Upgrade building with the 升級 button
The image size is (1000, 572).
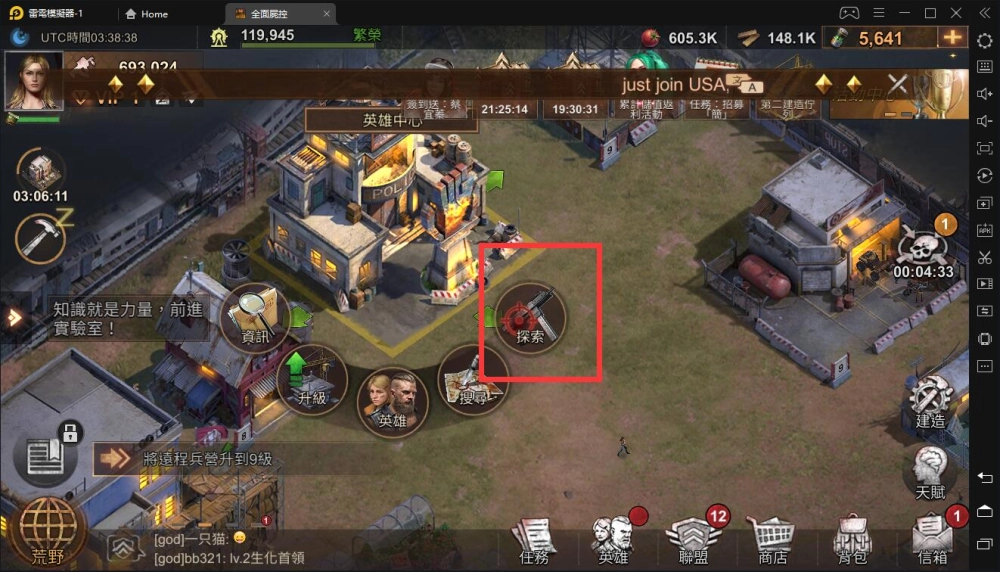click(x=312, y=380)
